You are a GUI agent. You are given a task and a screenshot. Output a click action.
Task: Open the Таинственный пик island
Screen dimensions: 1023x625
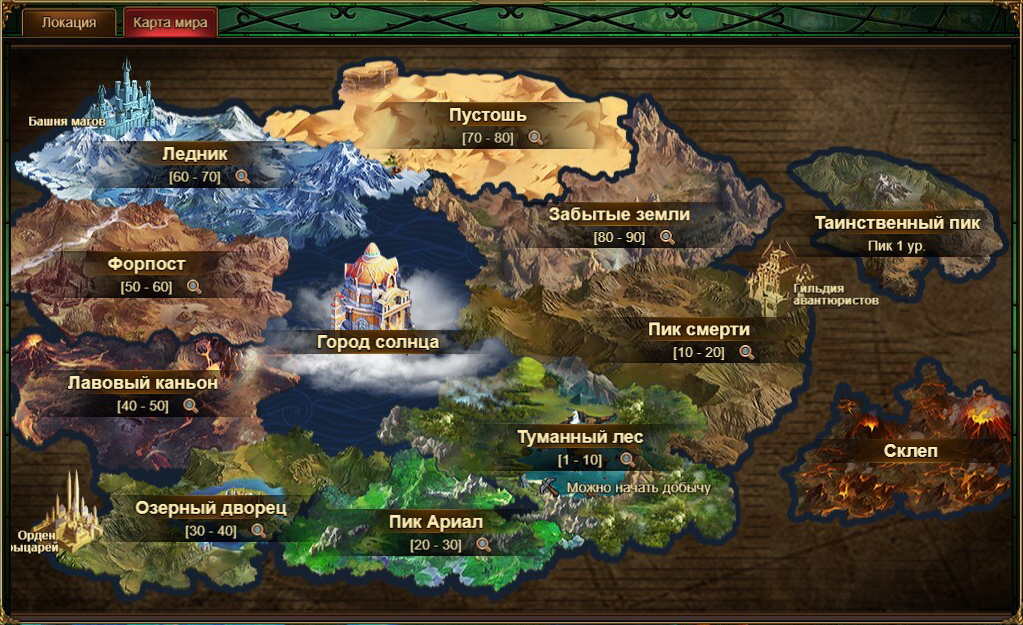(x=897, y=223)
